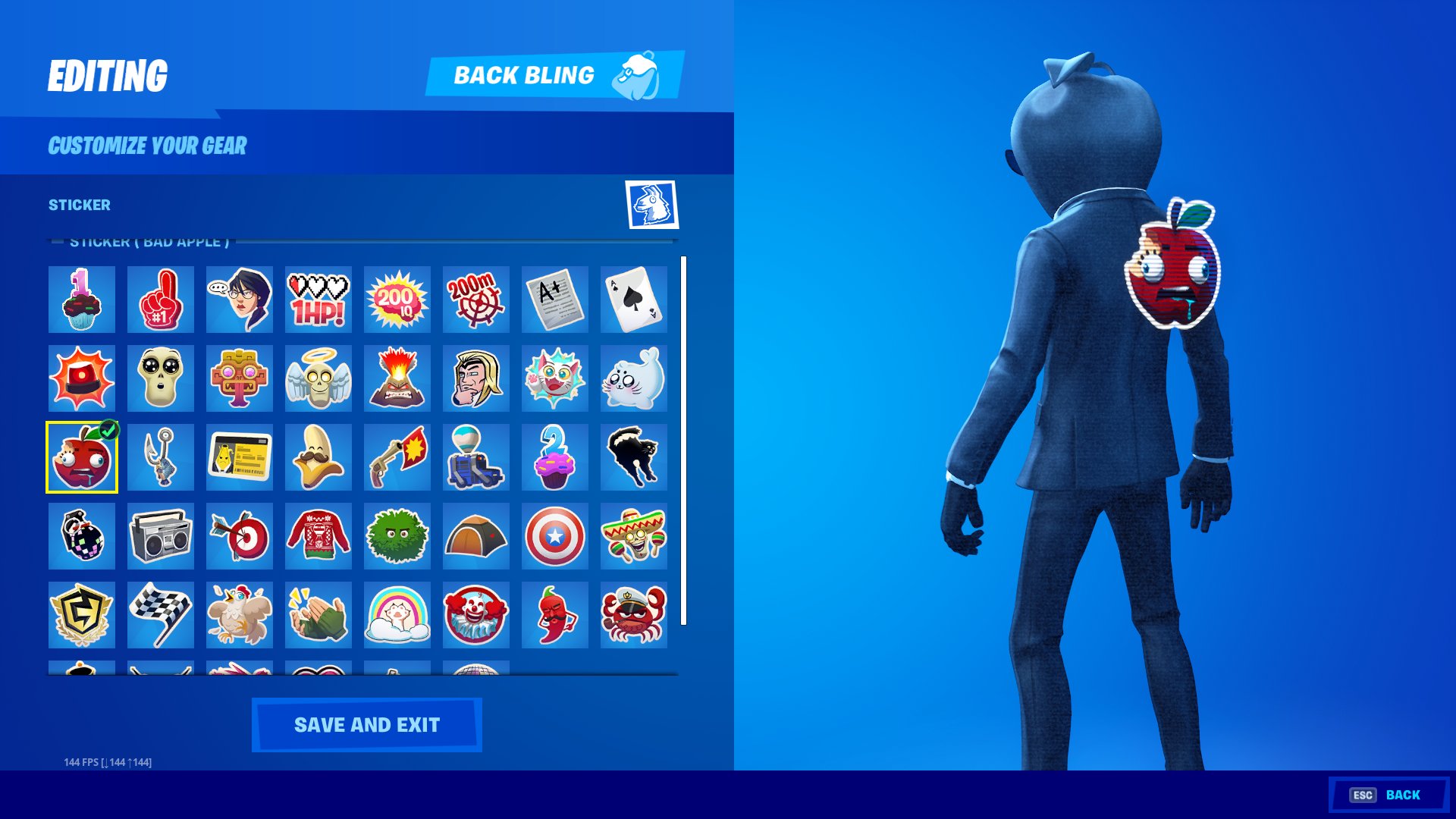Select the checkered racing flag sticker

click(161, 616)
